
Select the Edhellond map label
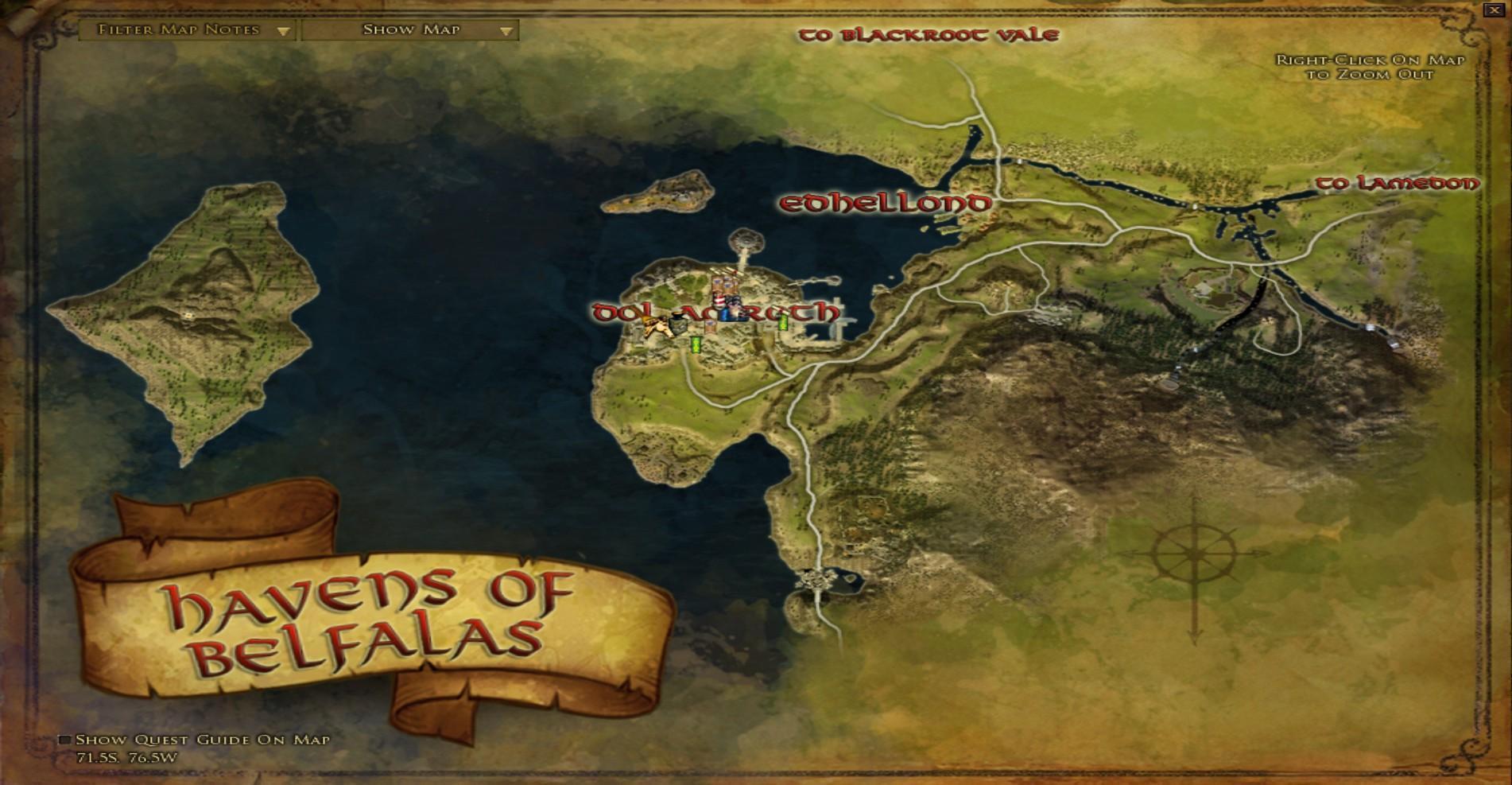886,204
